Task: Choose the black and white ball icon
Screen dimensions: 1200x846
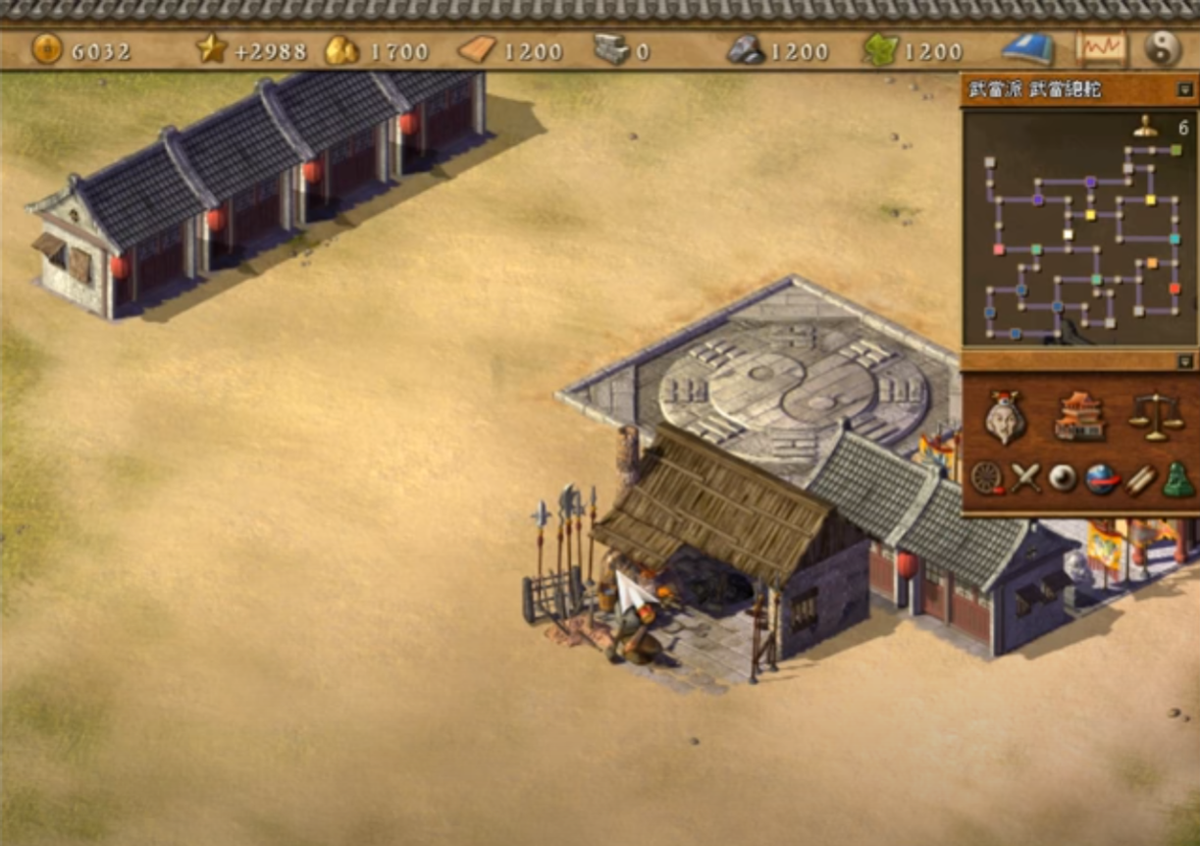Action: click(x=1063, y=478)
